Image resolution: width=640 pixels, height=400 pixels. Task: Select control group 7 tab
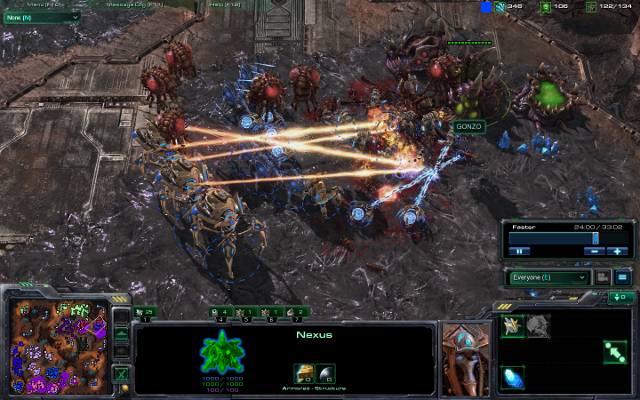[x=295, y=313]
